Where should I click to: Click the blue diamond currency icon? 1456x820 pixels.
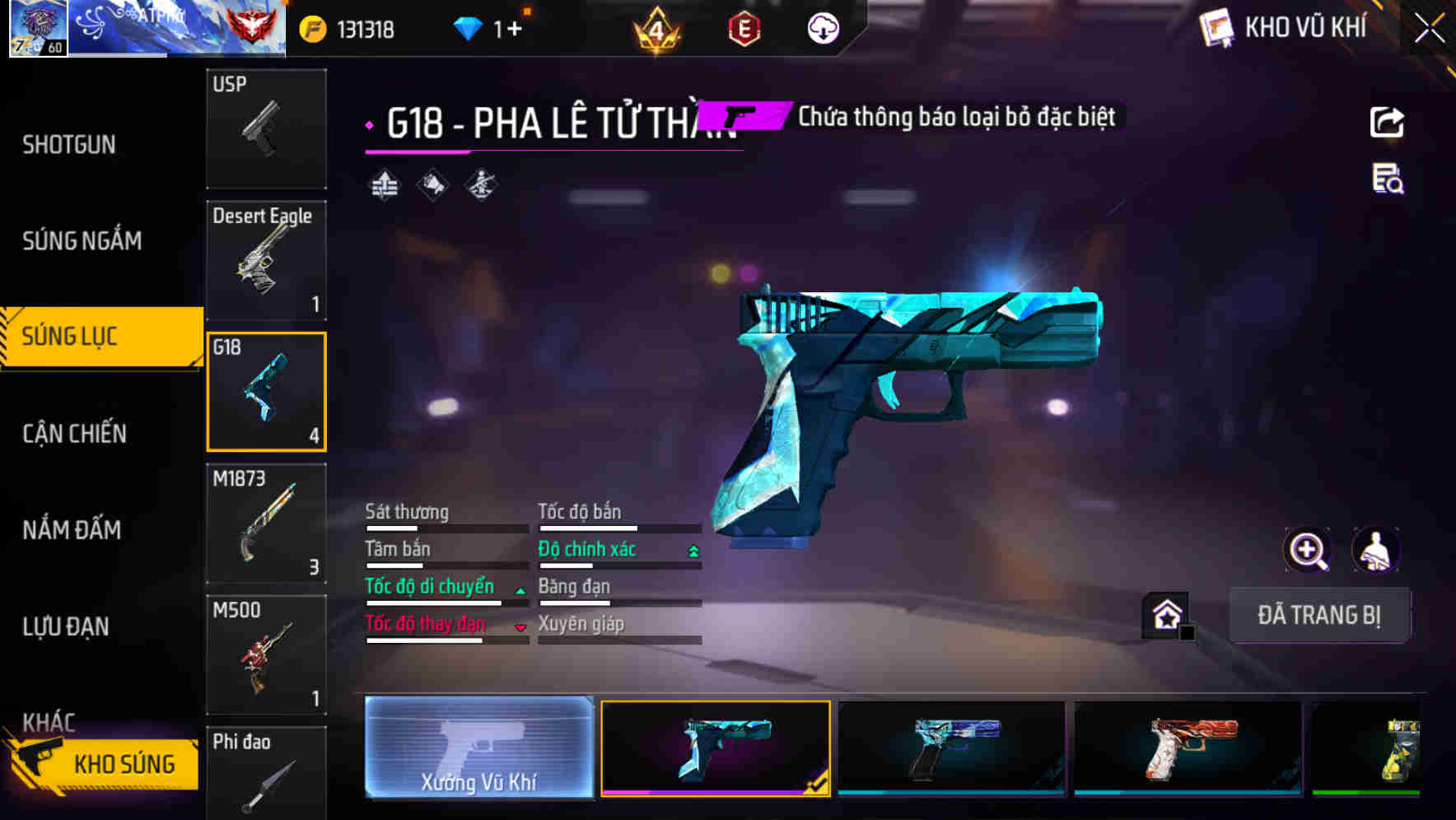469,27
